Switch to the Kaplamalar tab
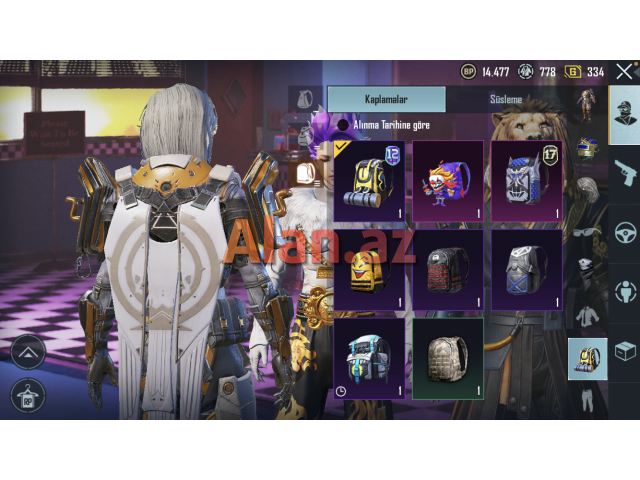Viewport: 640px width, 480px height. click(386, 99)
